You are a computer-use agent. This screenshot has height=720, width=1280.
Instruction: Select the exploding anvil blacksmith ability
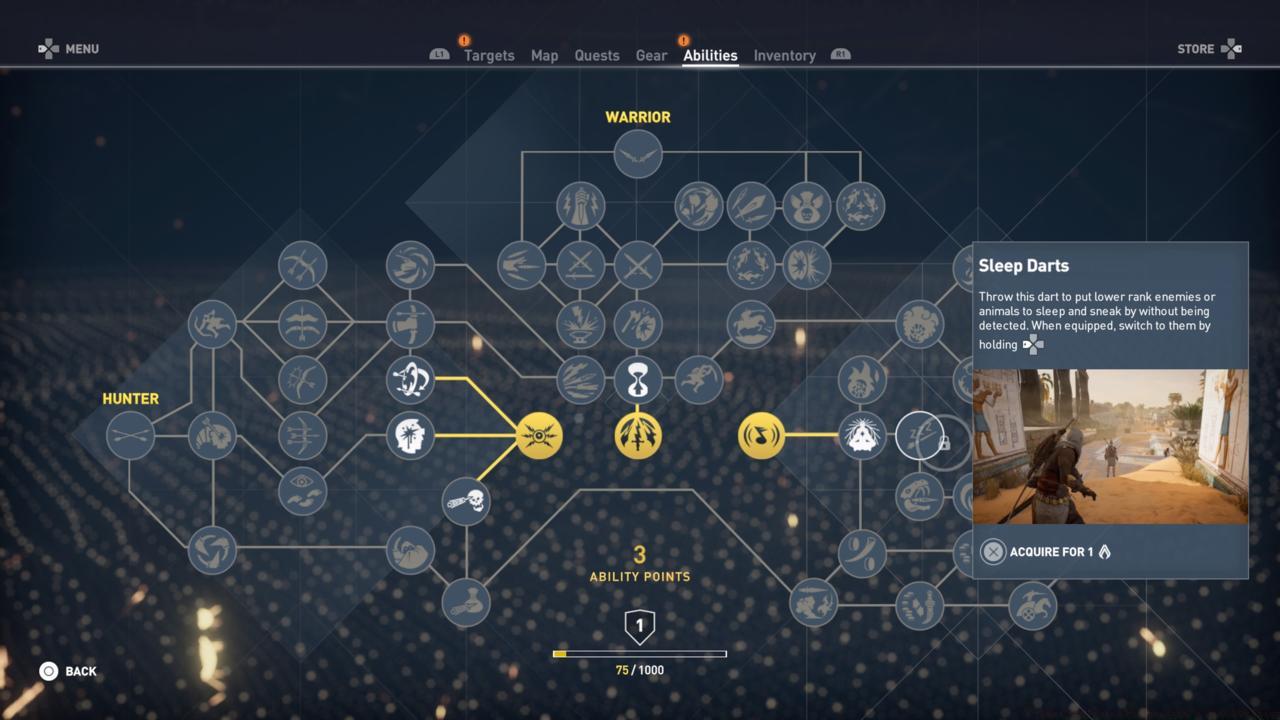click(581, 322)
